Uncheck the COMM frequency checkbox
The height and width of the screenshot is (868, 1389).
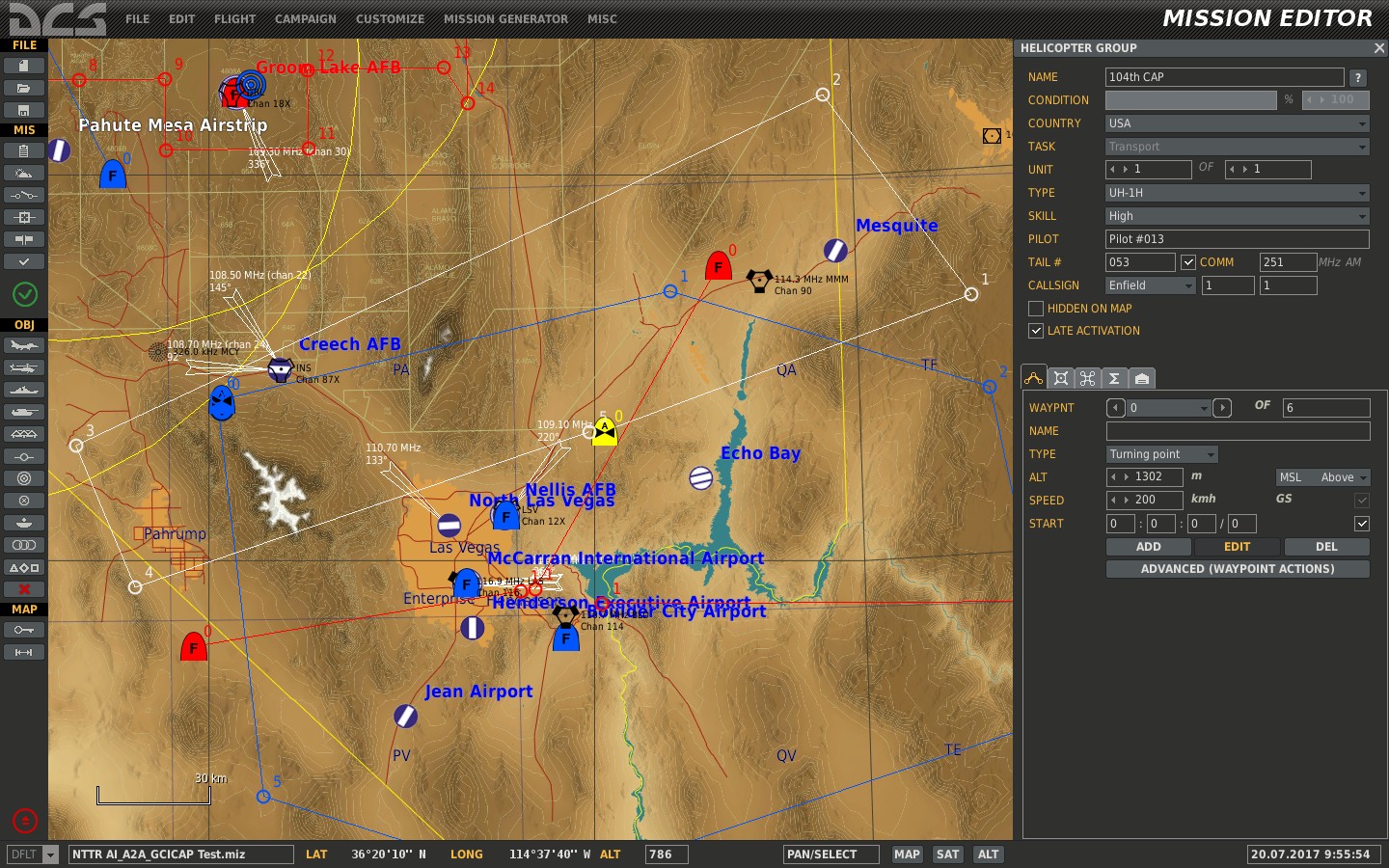1188,261
